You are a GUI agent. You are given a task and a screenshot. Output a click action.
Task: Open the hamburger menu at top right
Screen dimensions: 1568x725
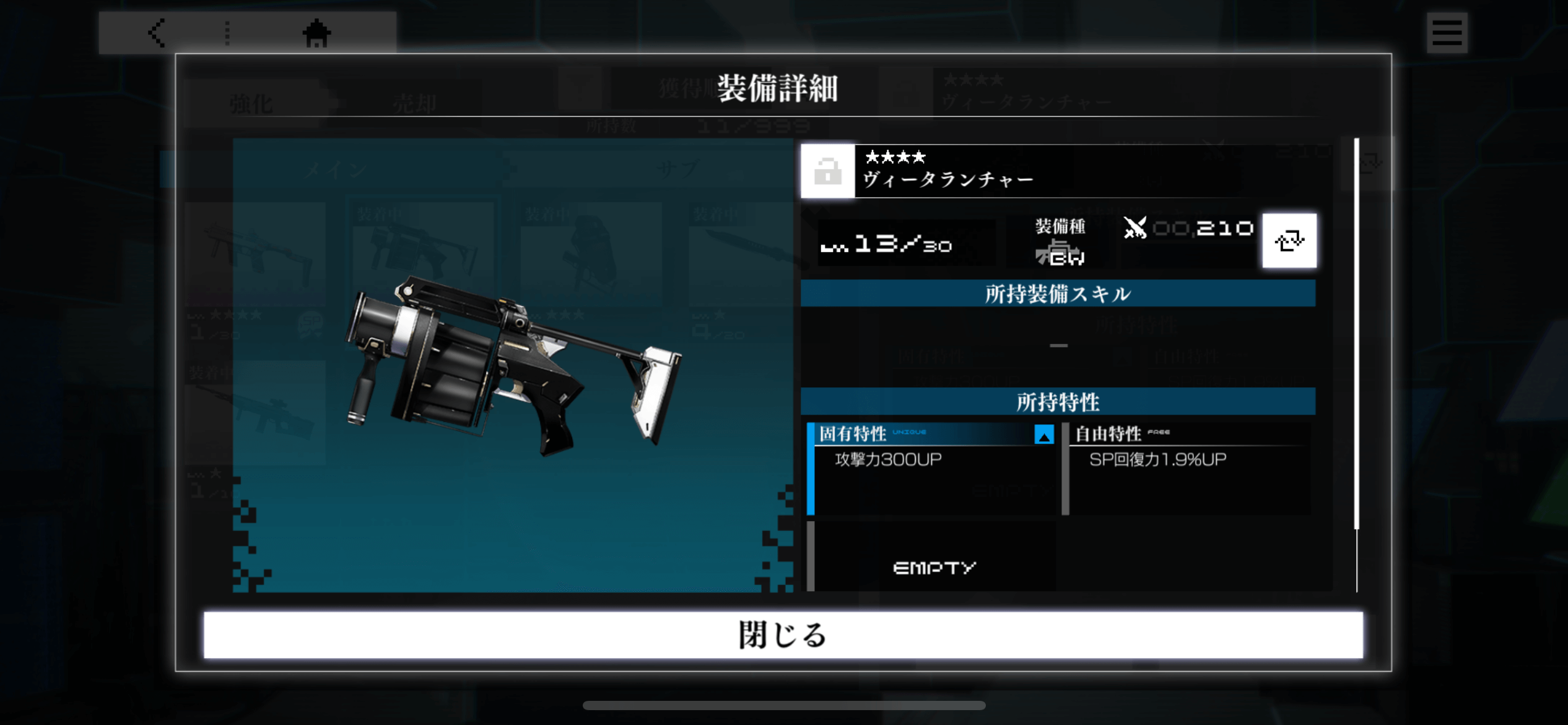pos(1447,33)
